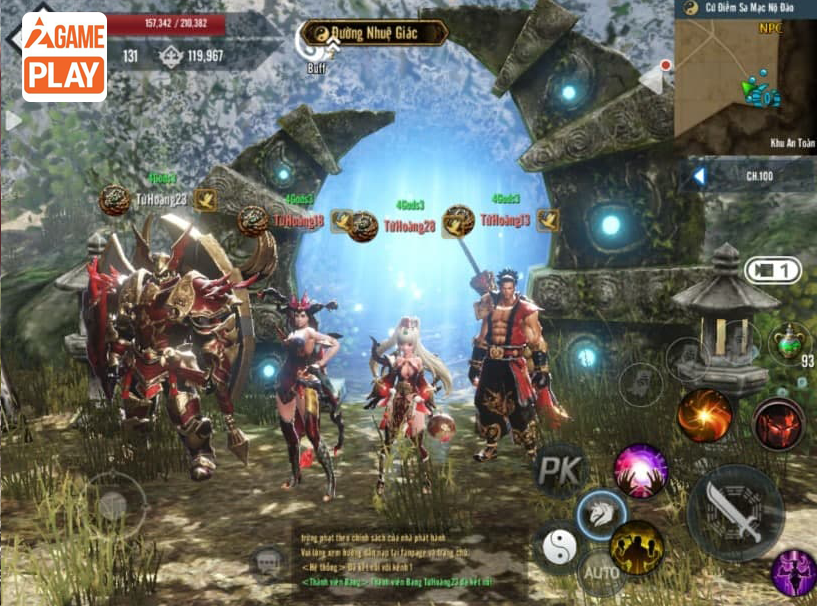Activate the fiery orange swirl skill
This screenshot has width=817, height=606.
coord(704,416)
